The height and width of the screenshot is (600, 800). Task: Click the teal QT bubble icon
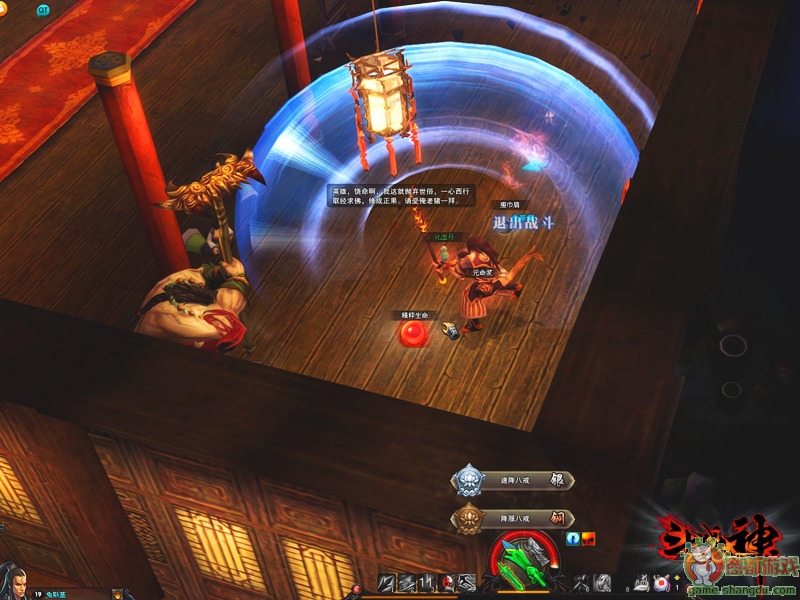click(43, 10)
